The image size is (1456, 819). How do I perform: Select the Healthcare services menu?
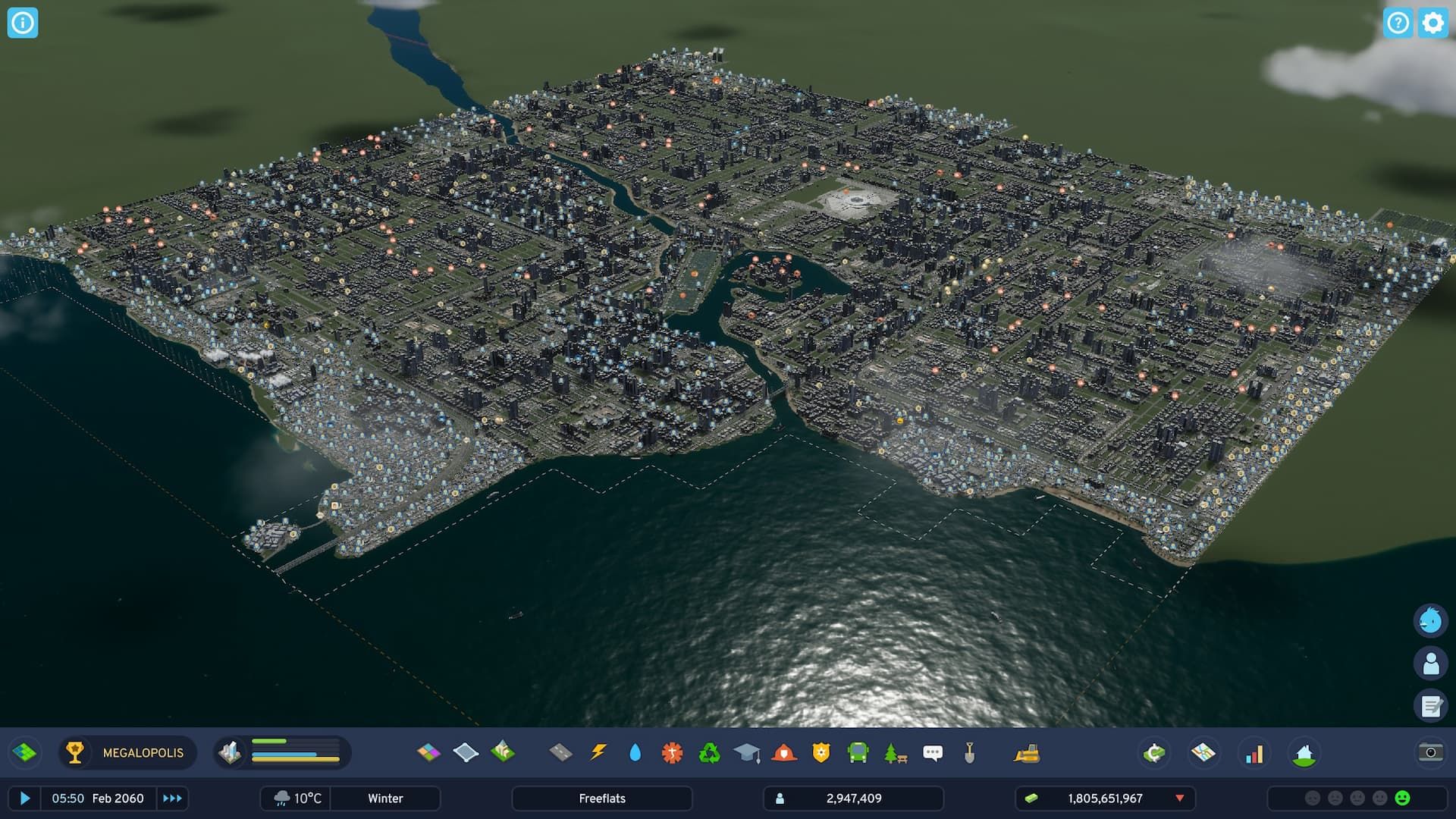(671, 753)
